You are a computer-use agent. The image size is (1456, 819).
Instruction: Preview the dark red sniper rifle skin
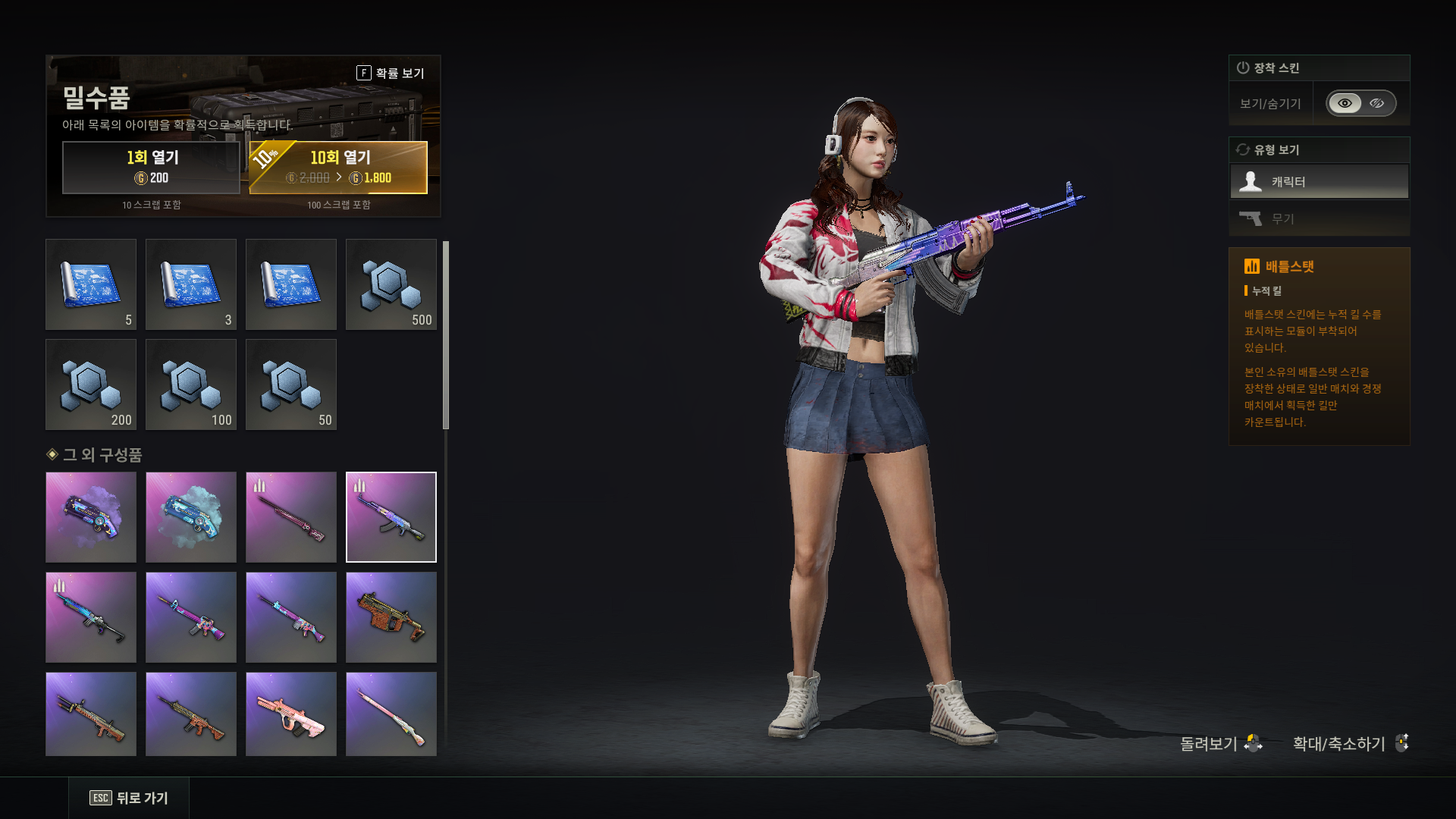pos(291,517)
